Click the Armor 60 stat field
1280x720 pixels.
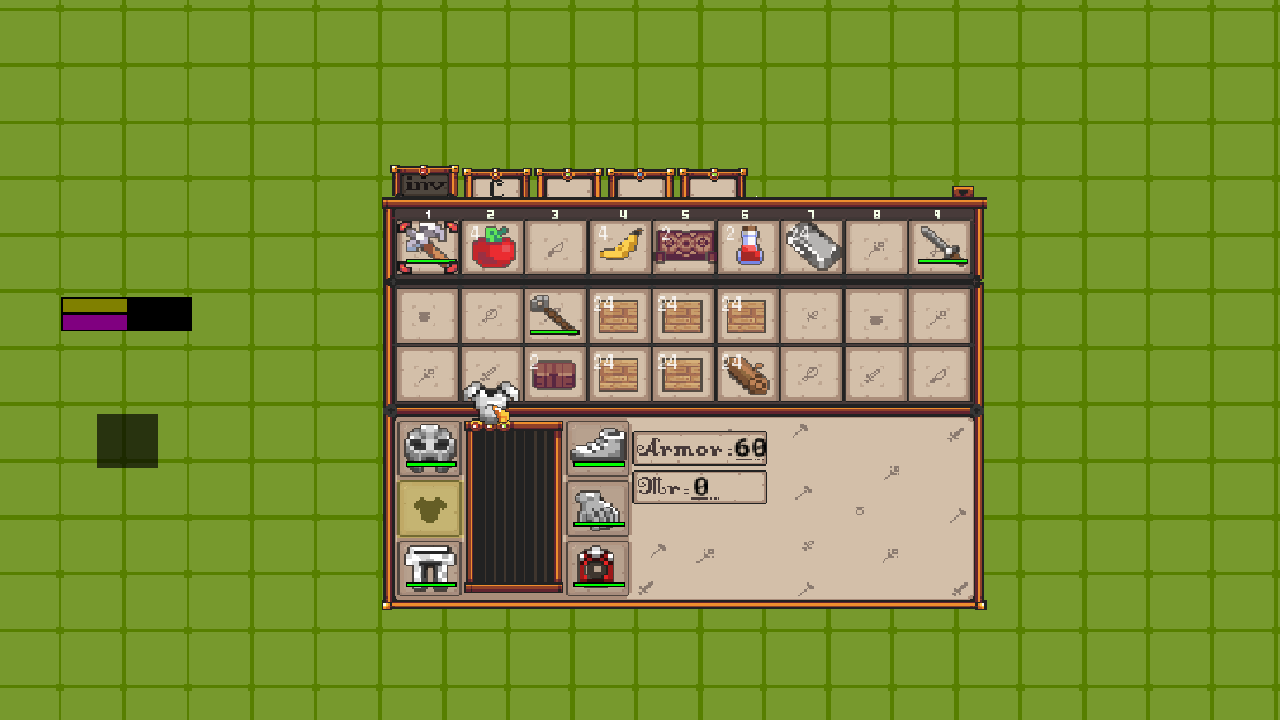tap(700, 448)
